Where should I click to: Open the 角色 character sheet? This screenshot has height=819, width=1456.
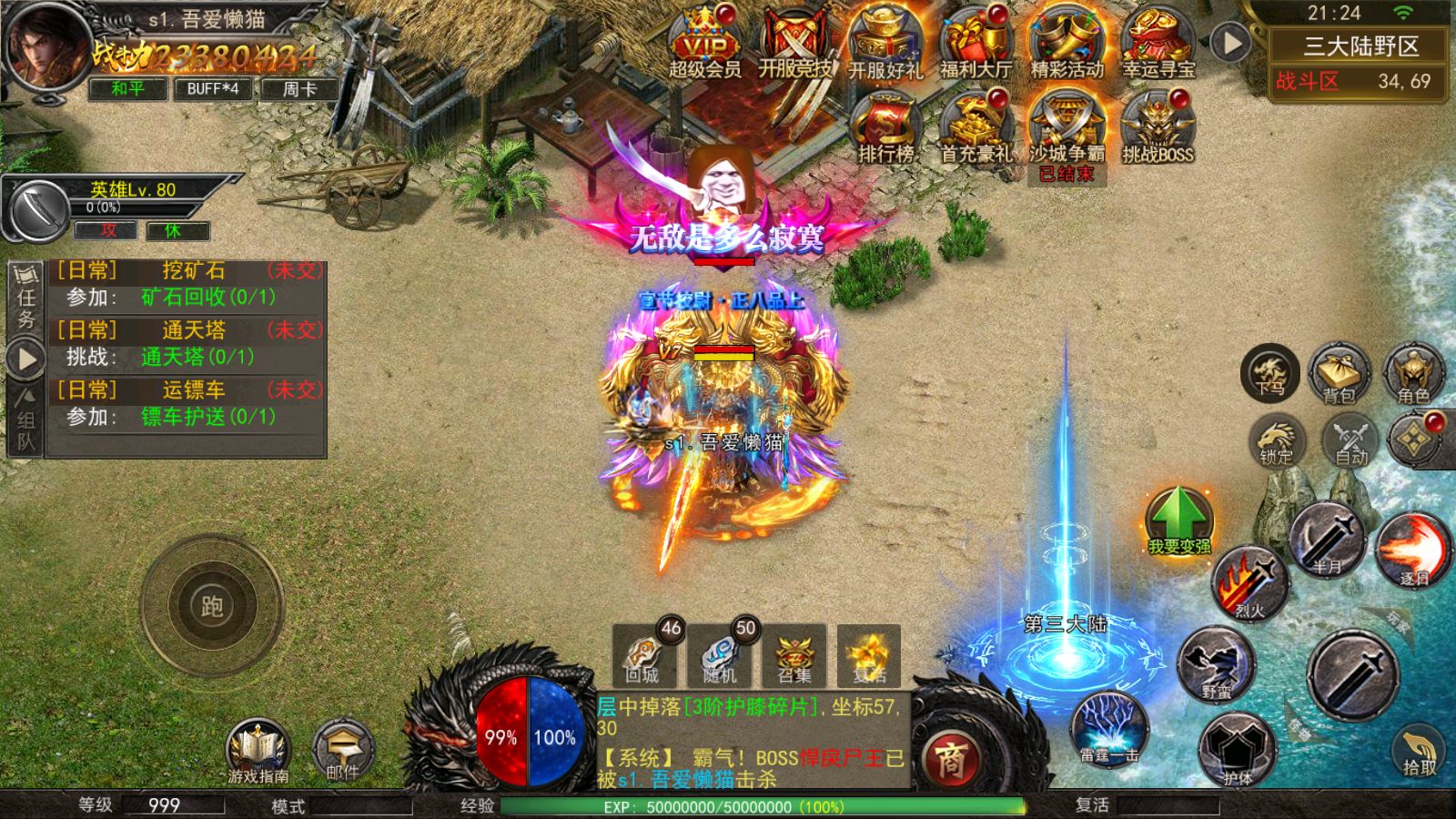coord(1413,373)
